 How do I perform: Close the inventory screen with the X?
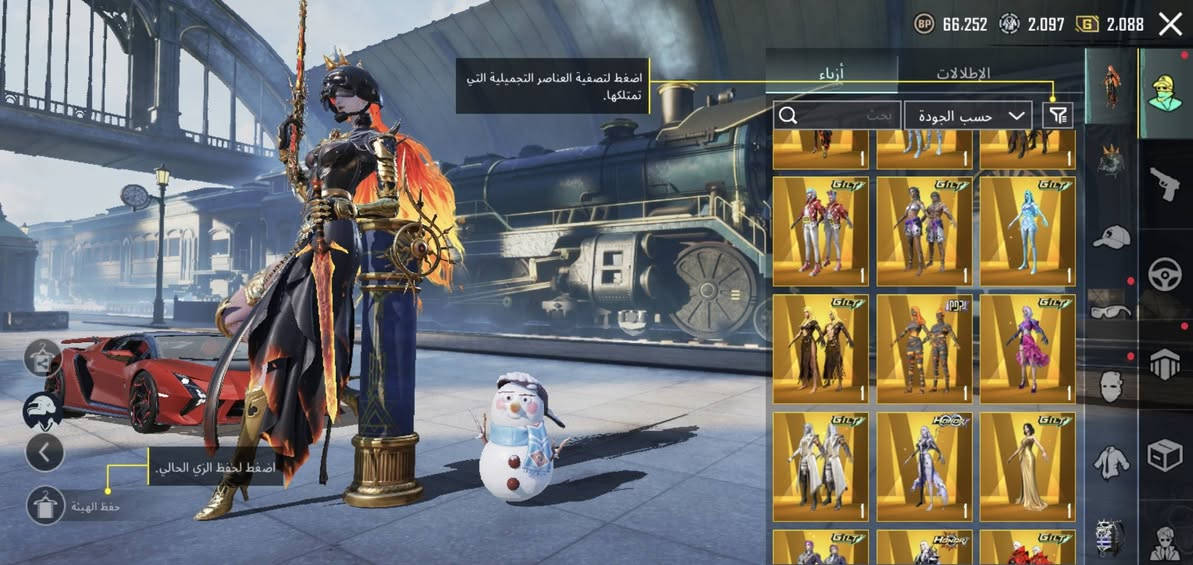click(x=1169, y=25)
